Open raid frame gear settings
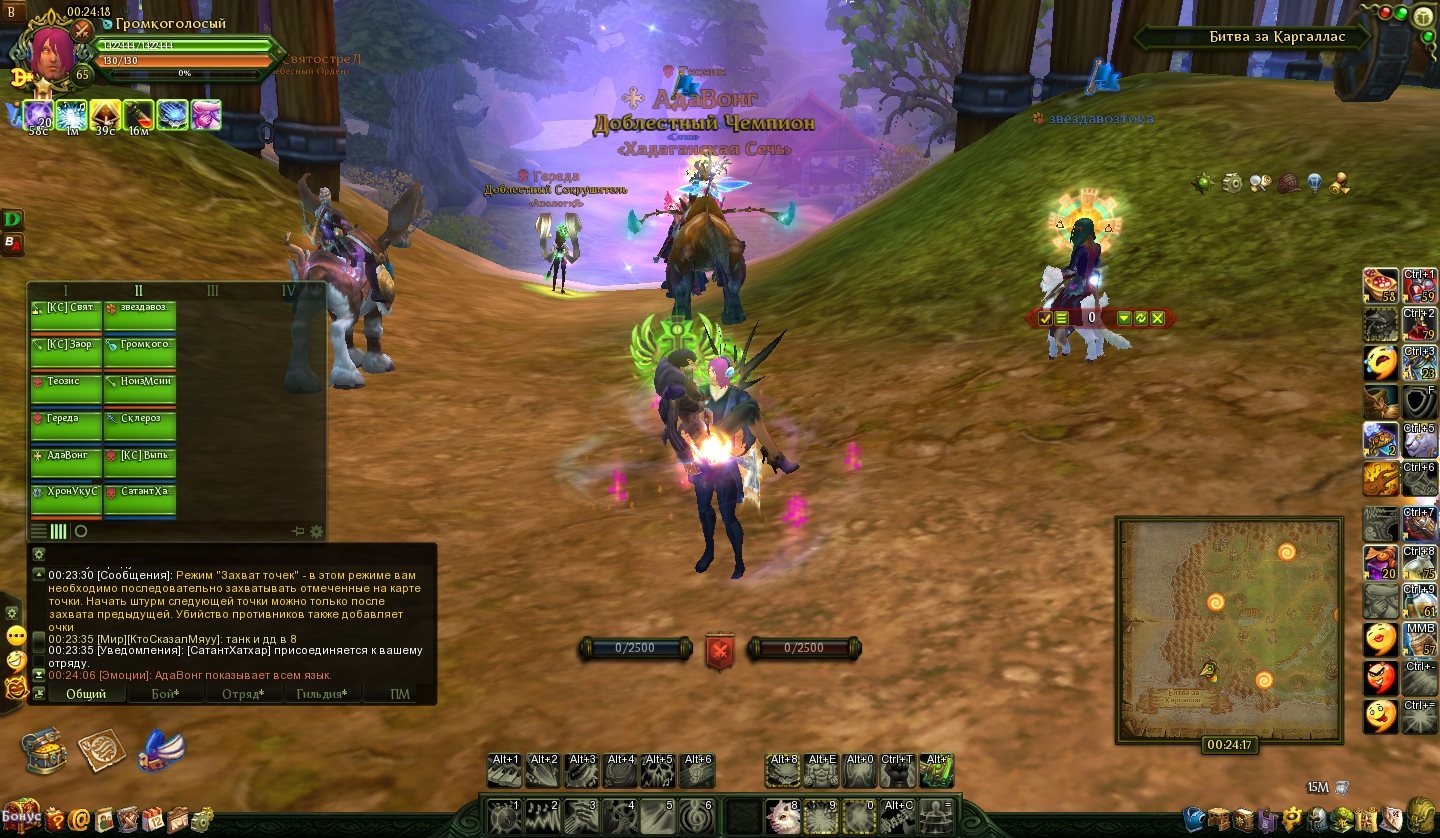This screenshot has height=838, width=1440. [x=317, y=531]
